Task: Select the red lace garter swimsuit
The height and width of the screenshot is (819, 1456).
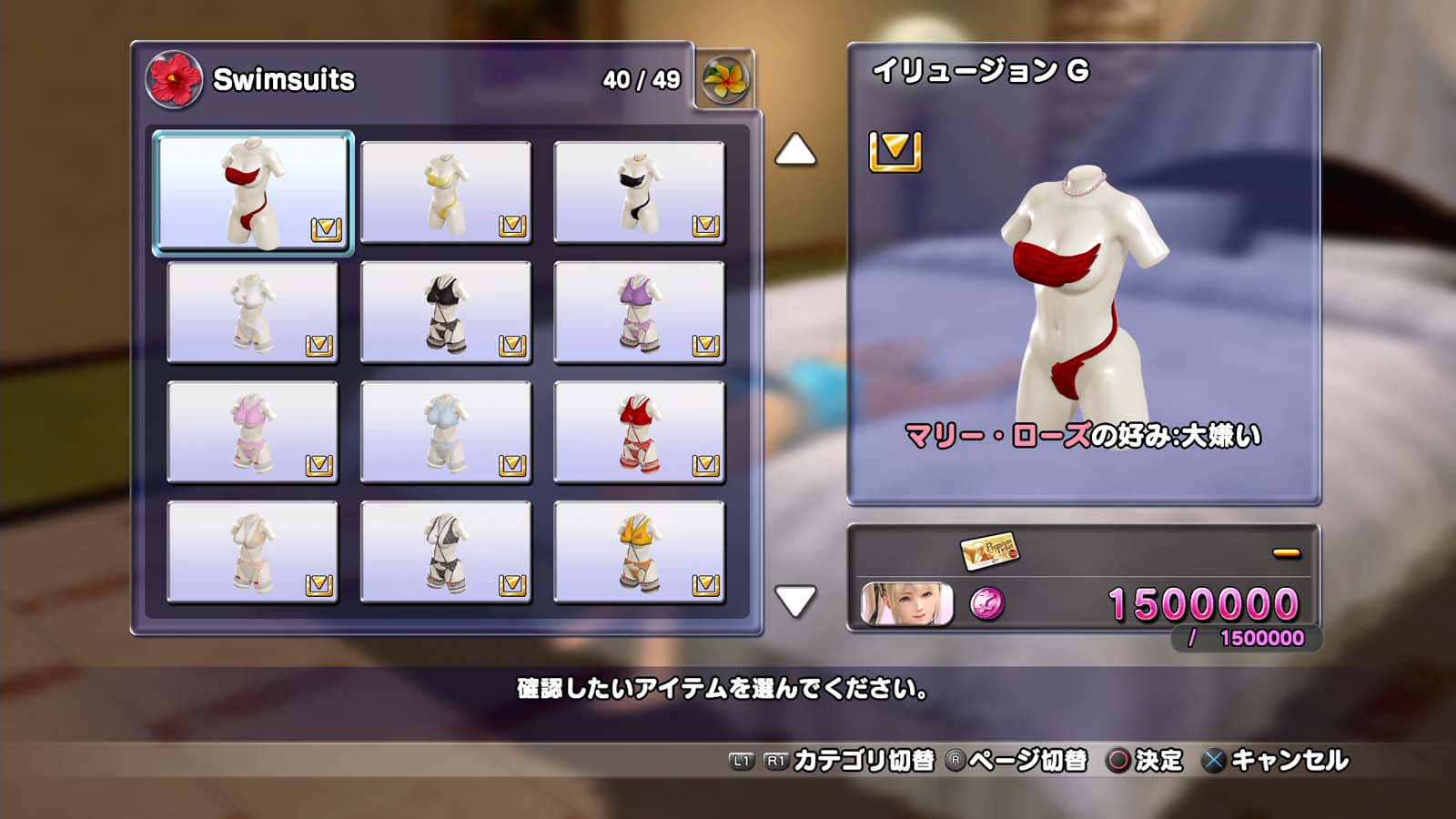Action: (639, 432)
